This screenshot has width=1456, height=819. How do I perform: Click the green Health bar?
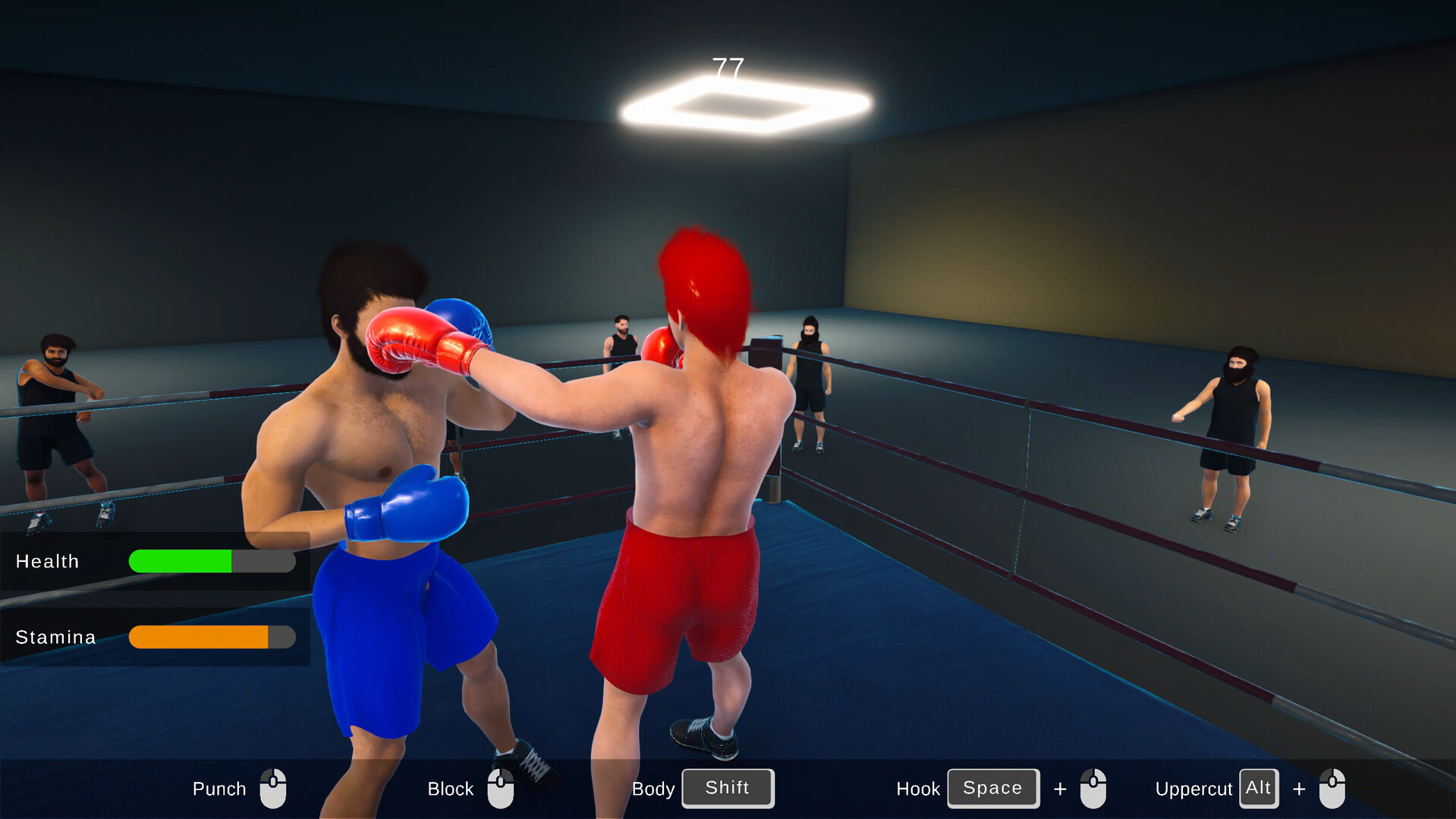[x=181, y=561]
